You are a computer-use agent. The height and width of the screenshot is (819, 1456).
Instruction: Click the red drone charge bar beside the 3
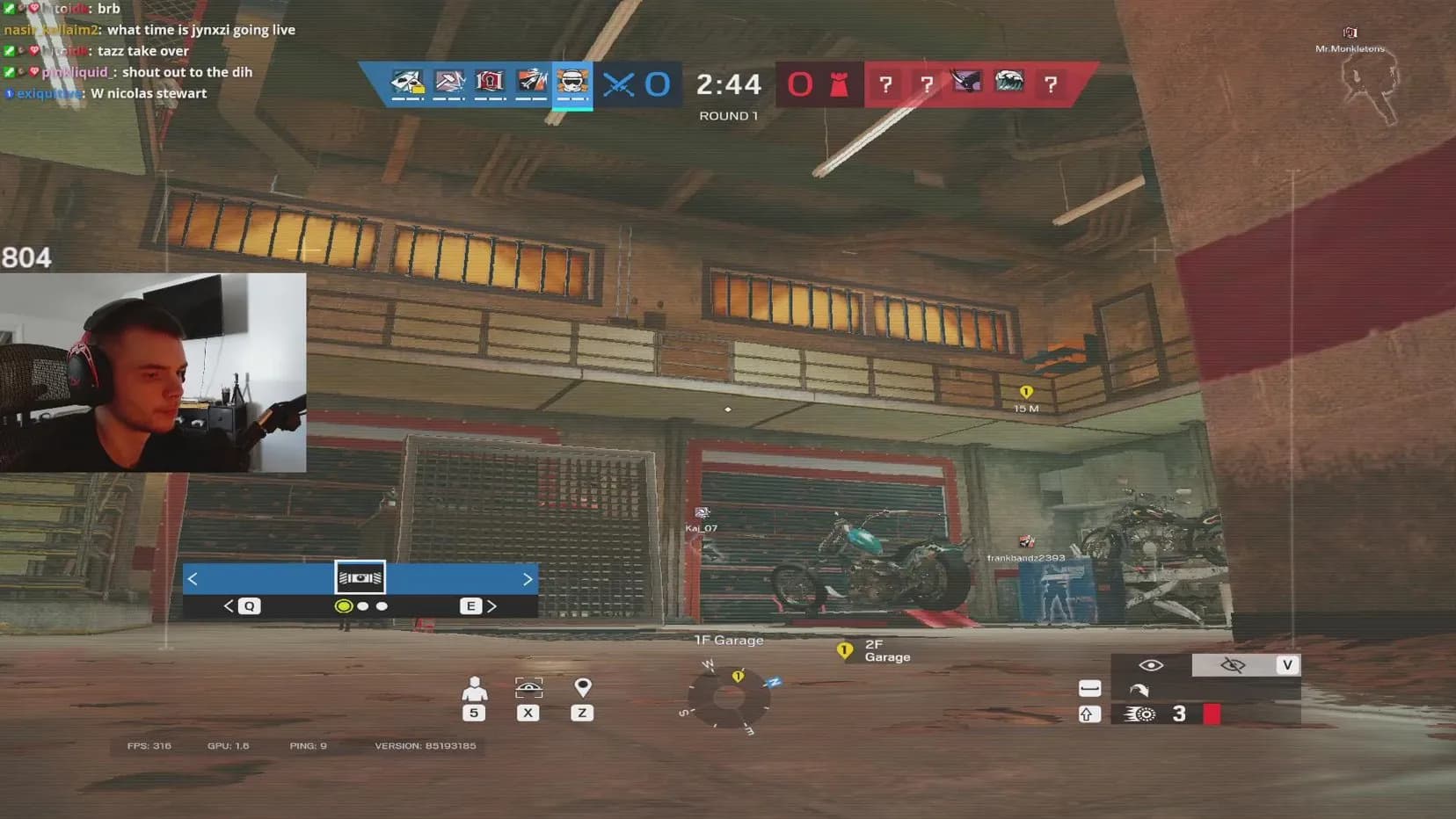pos(1213,714)
